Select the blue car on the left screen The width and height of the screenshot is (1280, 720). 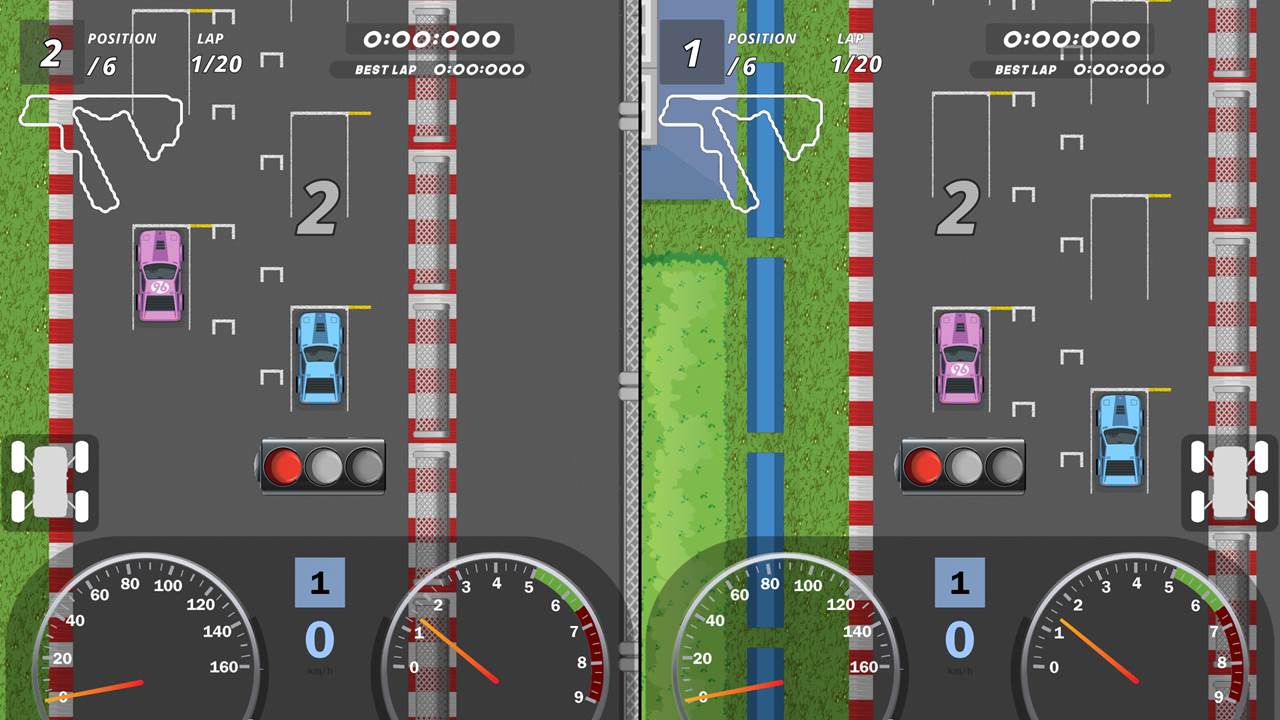318,358
